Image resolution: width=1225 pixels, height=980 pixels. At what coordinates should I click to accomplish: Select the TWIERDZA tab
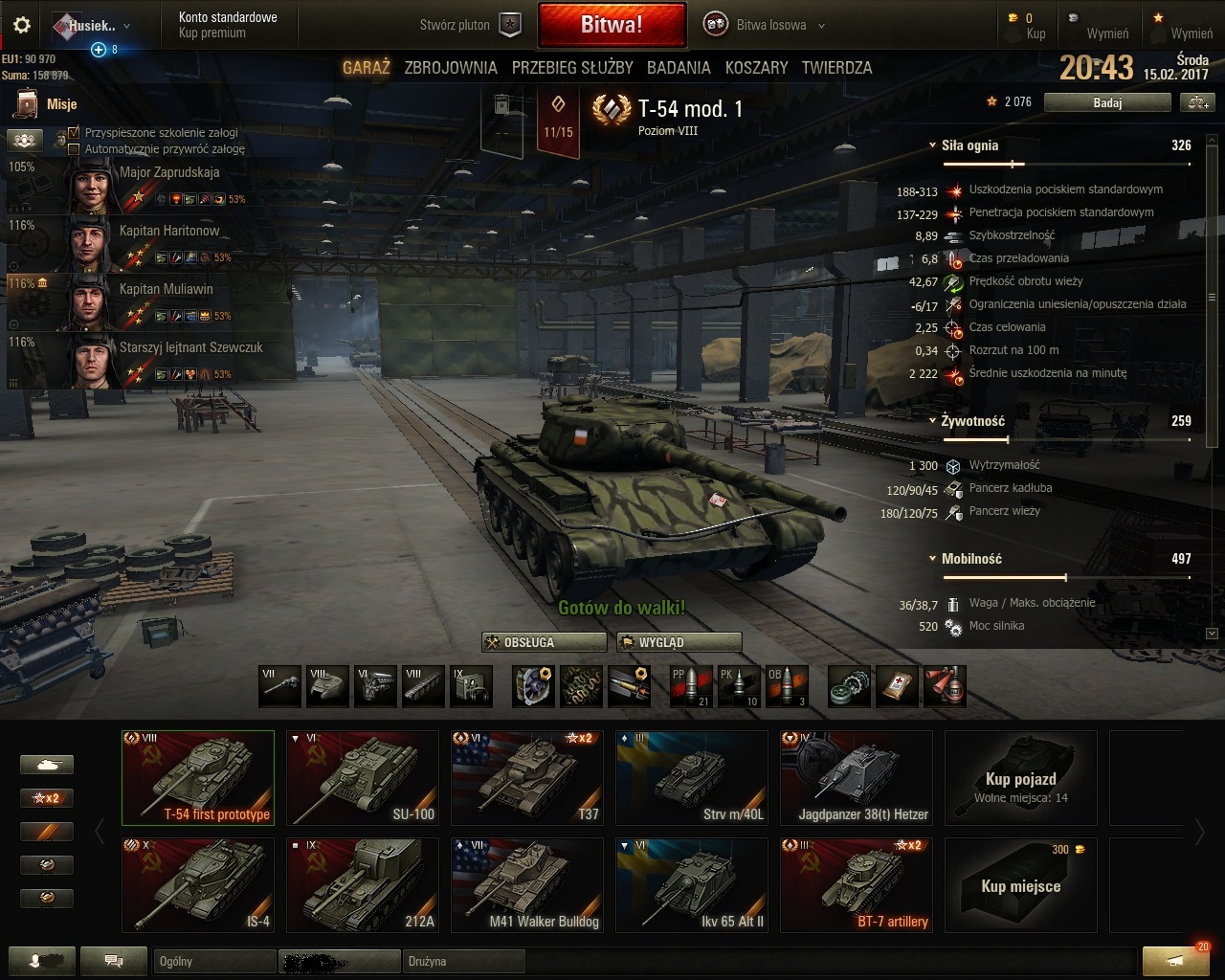coord(836,68)
